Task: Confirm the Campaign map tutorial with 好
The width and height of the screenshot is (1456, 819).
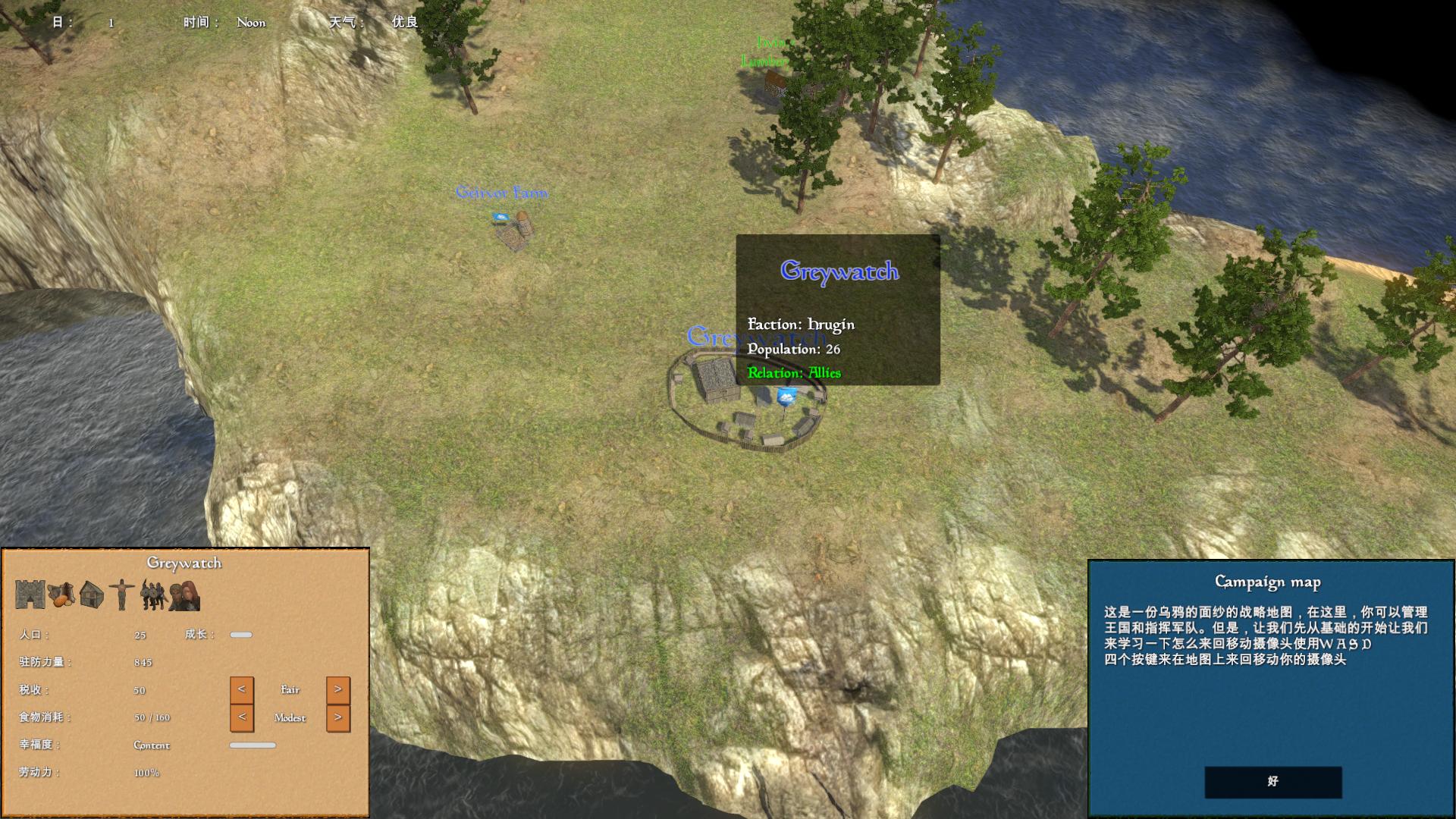Action: (x=1272, y=781)
